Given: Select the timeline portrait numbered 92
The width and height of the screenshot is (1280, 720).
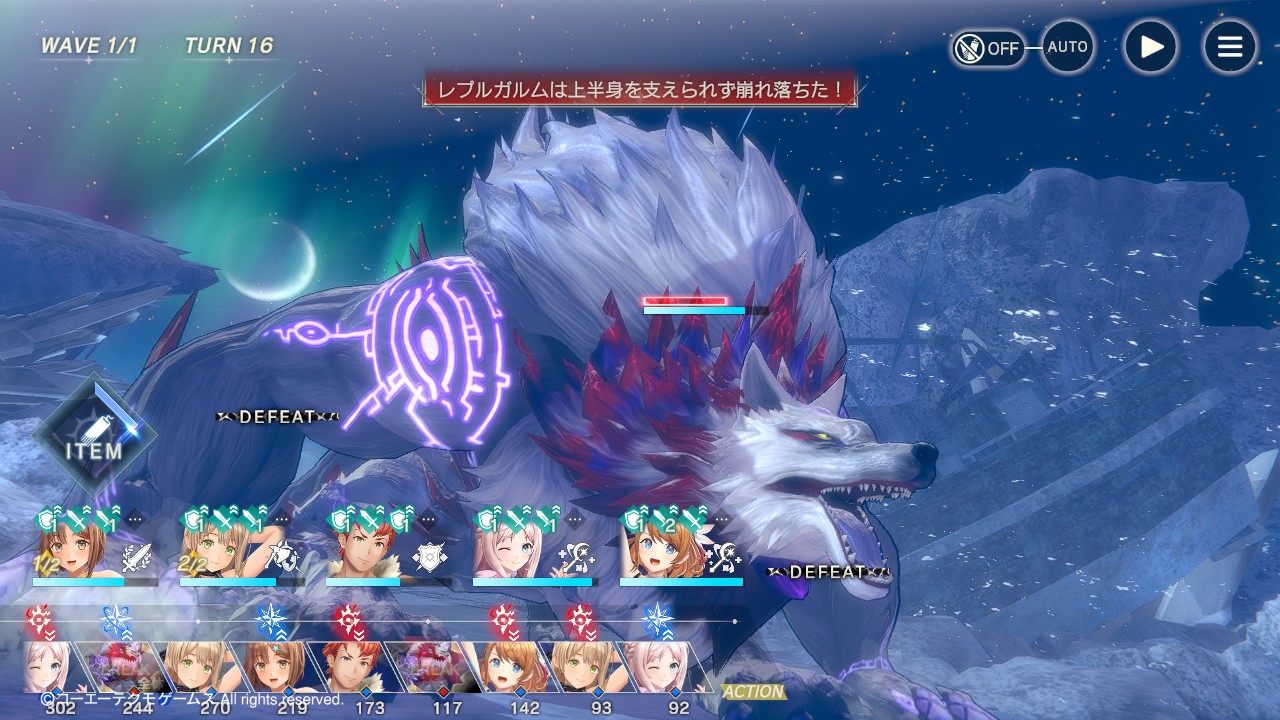Looking at the screenshot, I should pyautogui.click(x=662, y=667).
